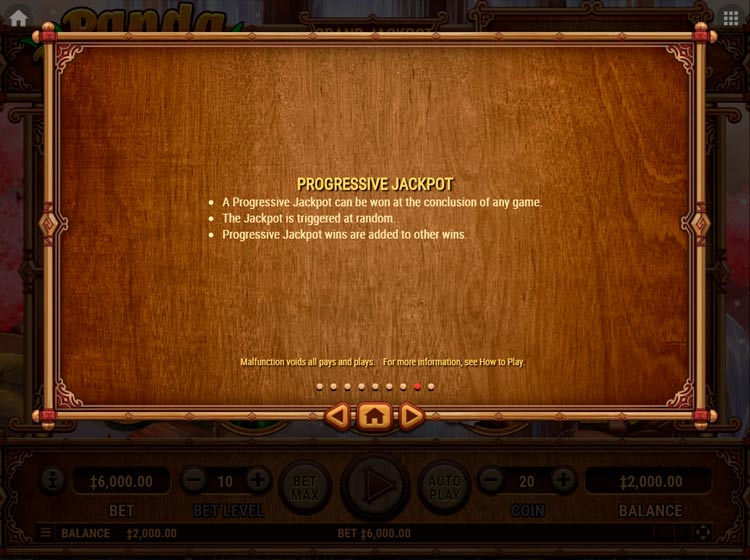The image size is (750, 560).
Task: Open the hamburger menu in status bar
Action: click(46, 533)
